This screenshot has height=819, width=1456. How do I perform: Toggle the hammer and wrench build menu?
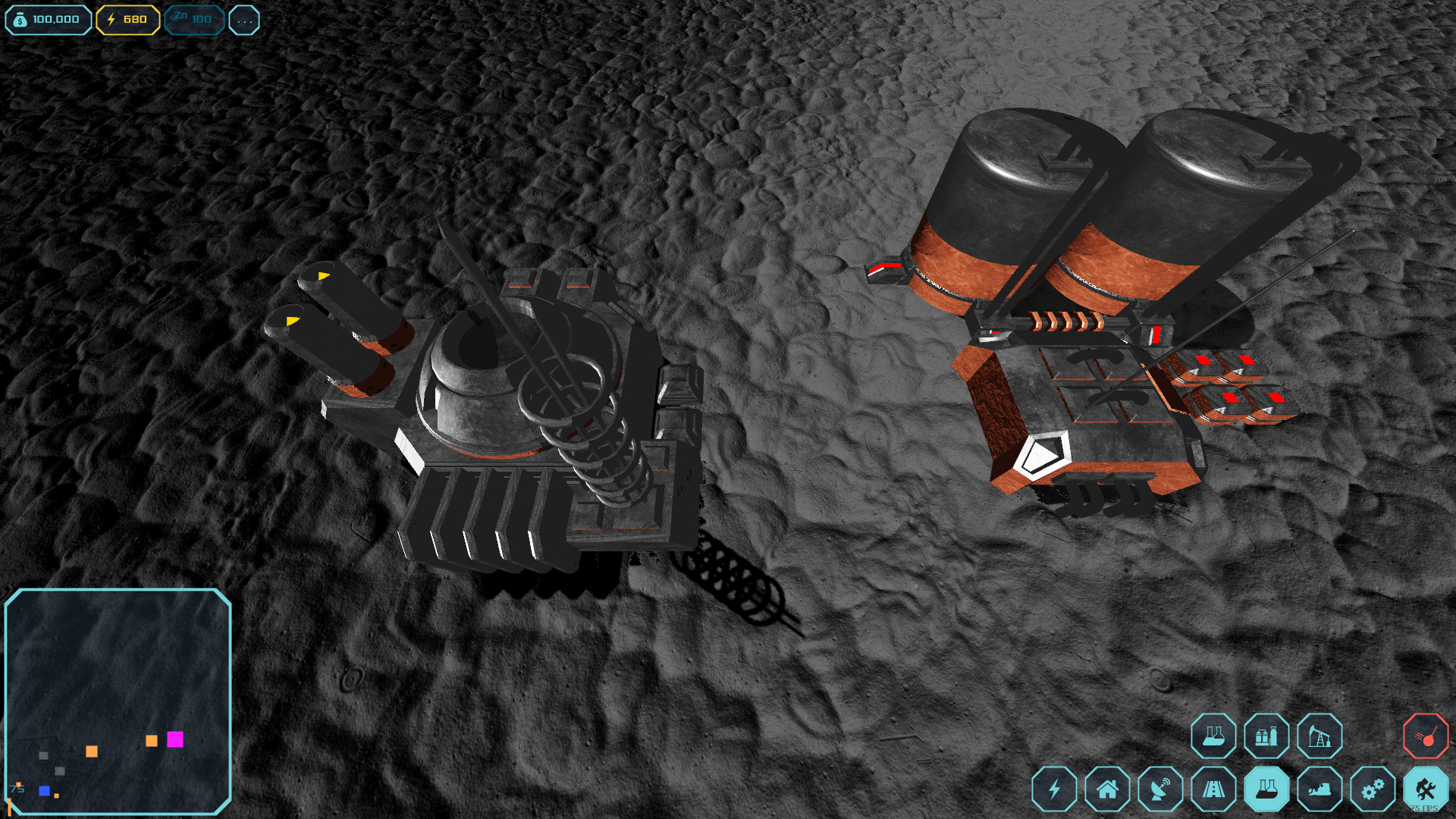(x=1426, y=789)
